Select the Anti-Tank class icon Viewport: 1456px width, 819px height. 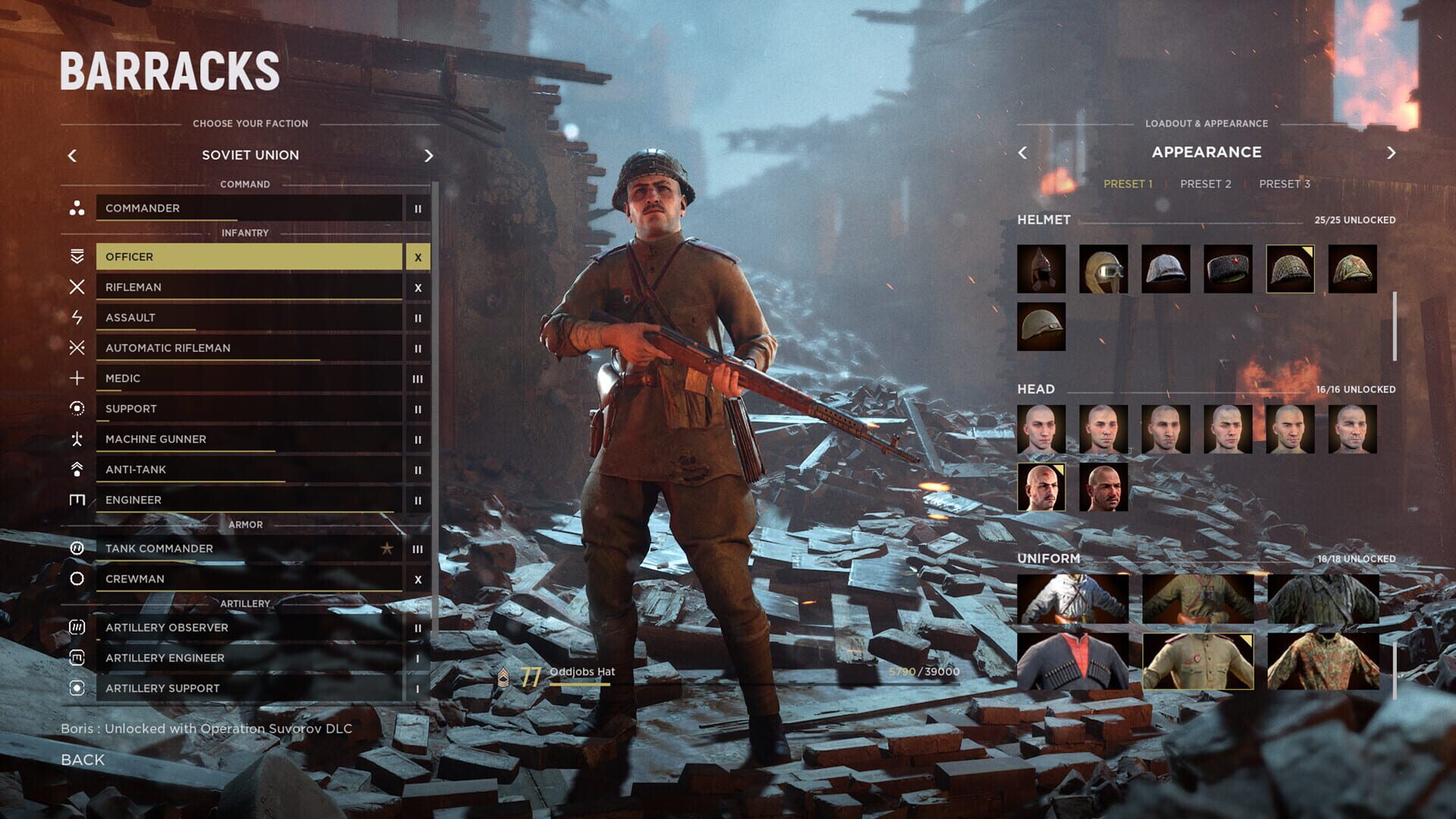point(76,469)
